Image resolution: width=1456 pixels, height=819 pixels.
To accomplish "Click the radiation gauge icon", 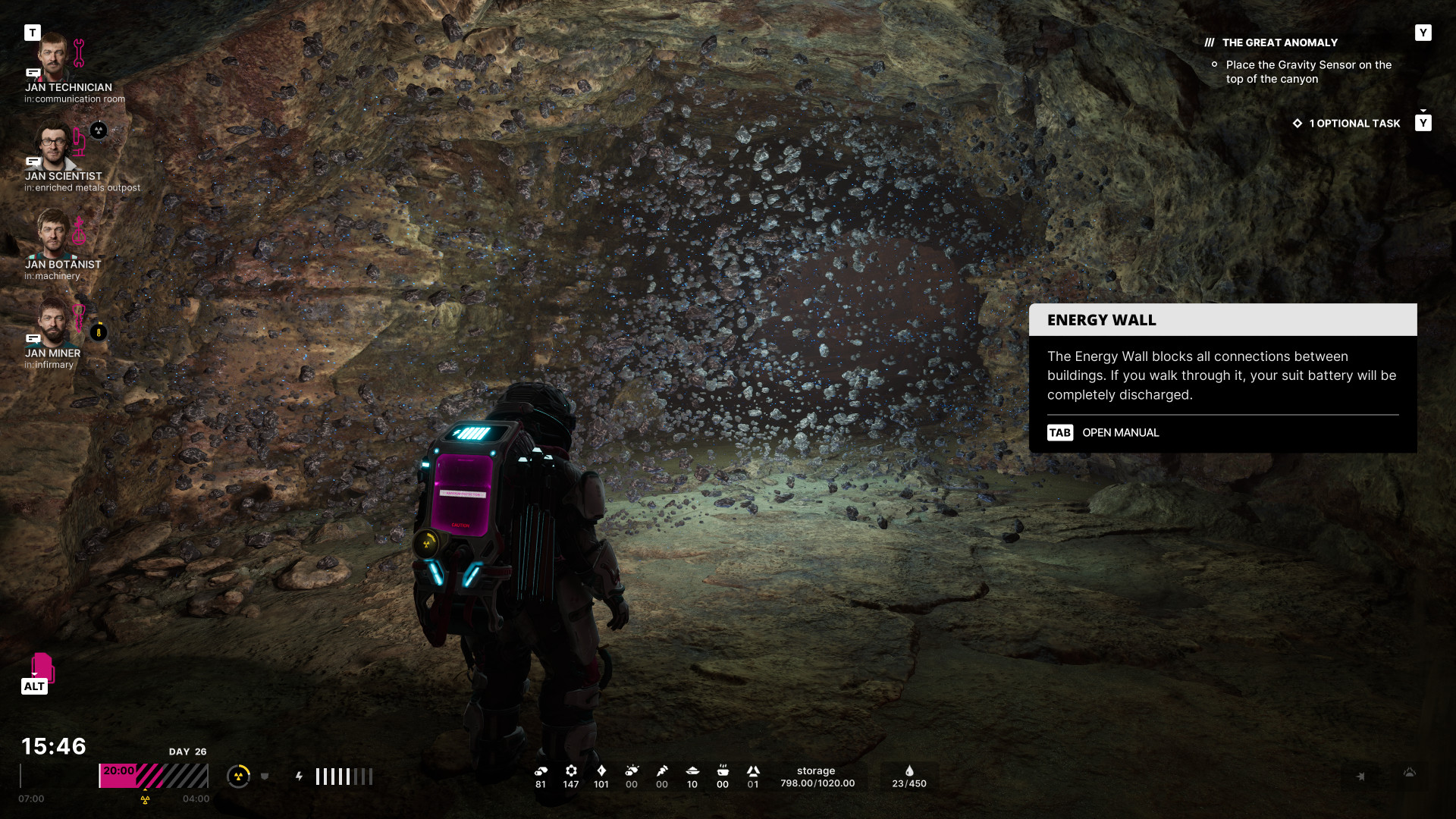I will pos(238,776).
